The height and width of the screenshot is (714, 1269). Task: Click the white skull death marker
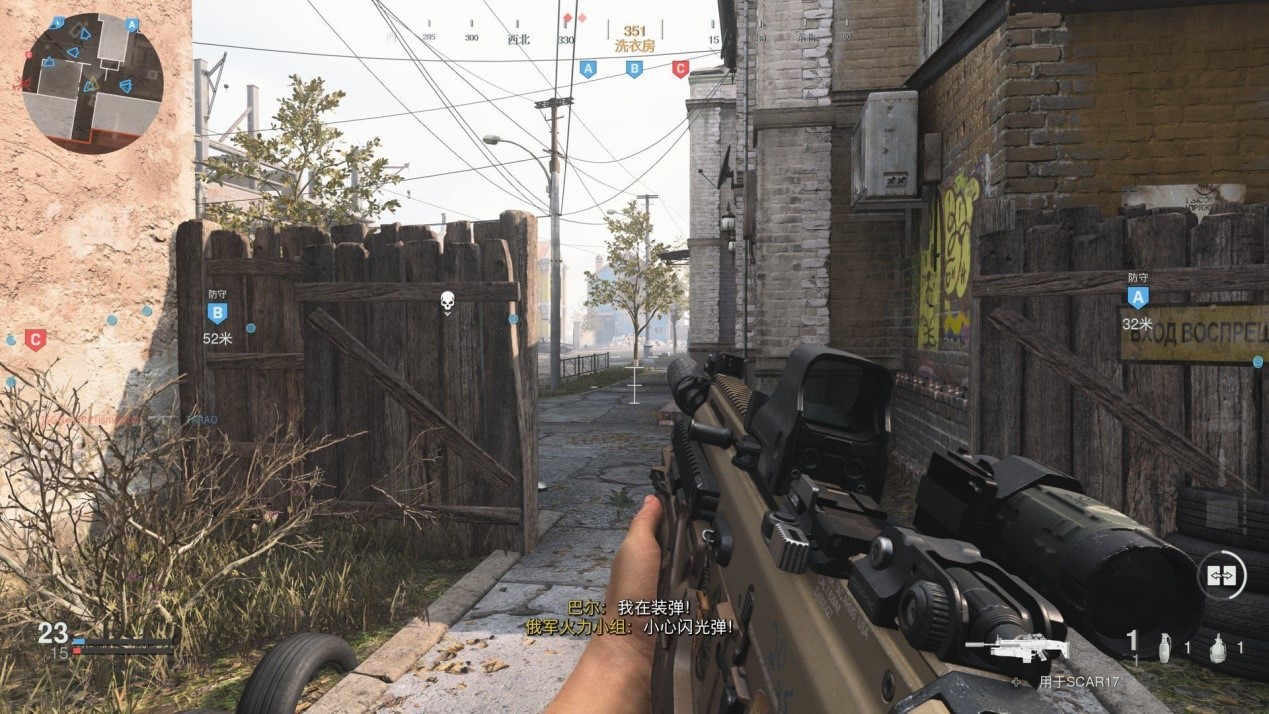coord(447,301)
